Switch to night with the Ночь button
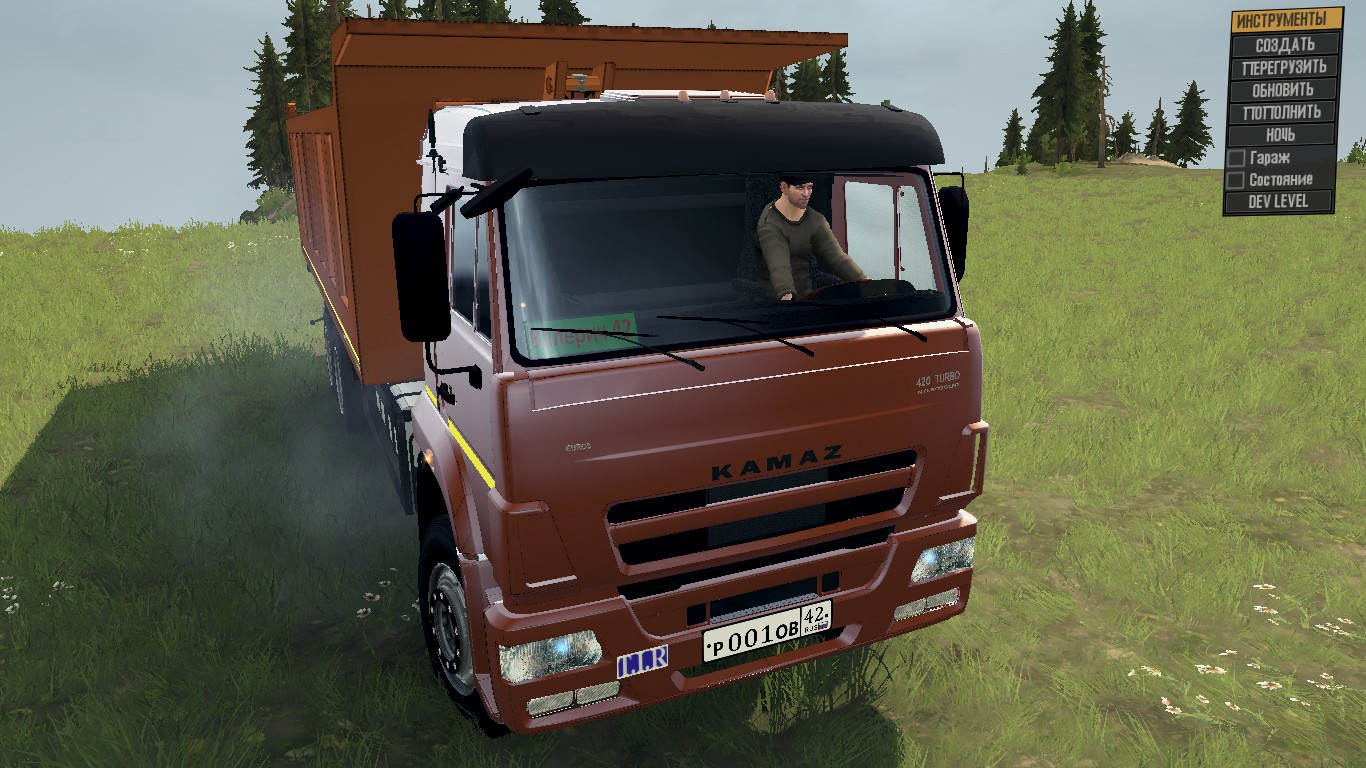Screen dimensions: 1366x768 [x=1285, y=135]
